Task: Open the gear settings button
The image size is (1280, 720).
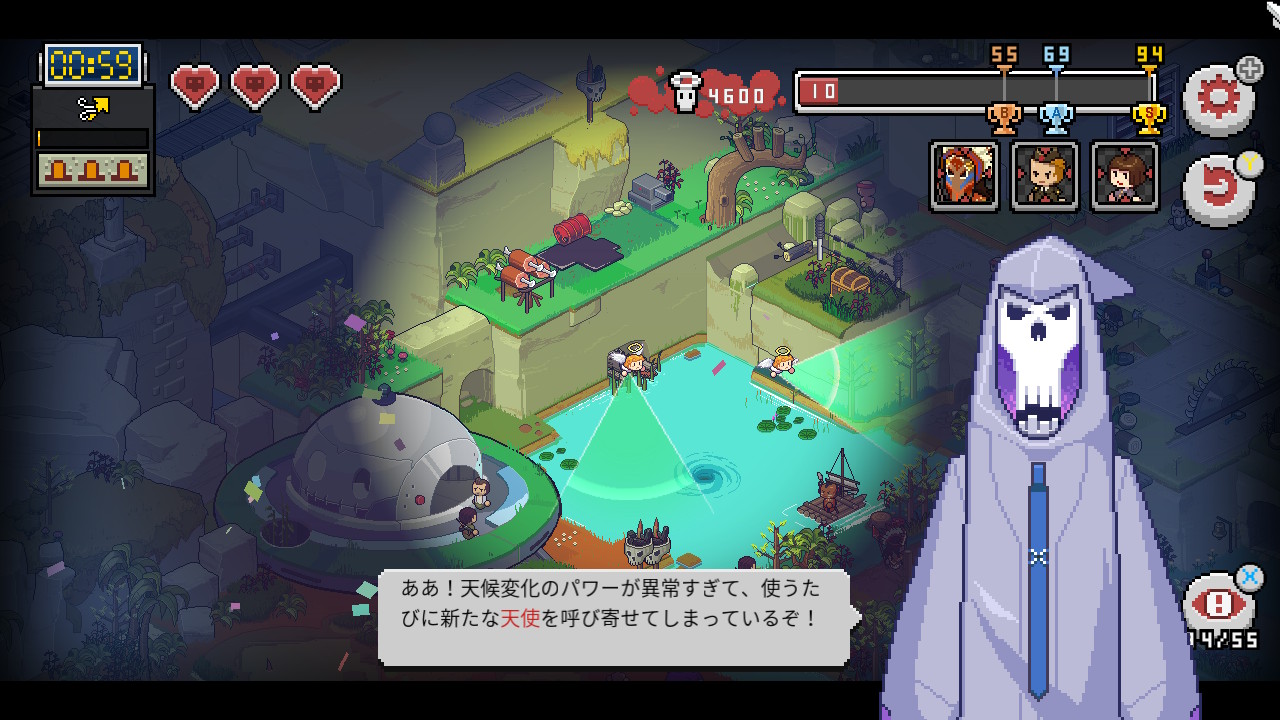Action: (1217, 98)
